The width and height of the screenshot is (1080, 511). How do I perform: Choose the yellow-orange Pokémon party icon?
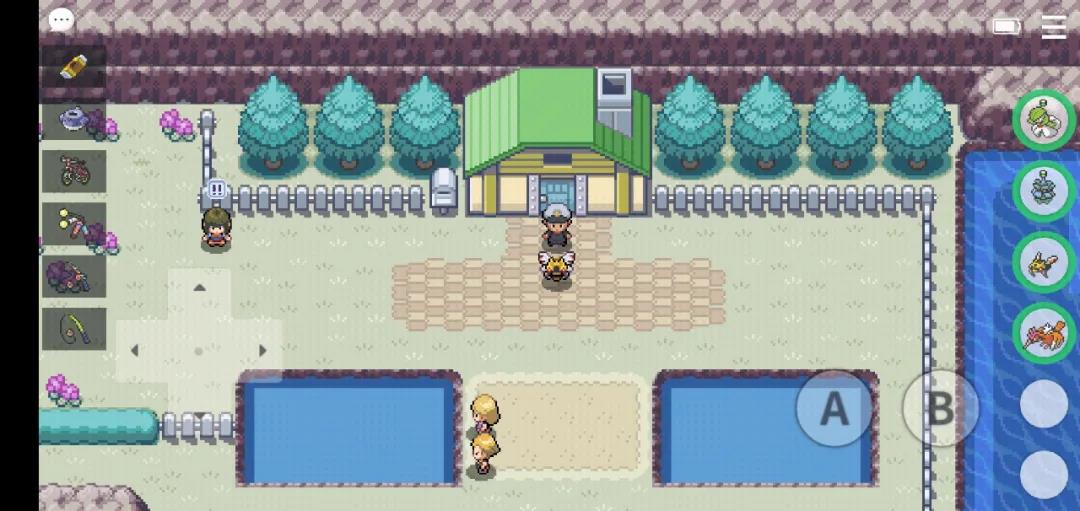tap(1044, 262)
